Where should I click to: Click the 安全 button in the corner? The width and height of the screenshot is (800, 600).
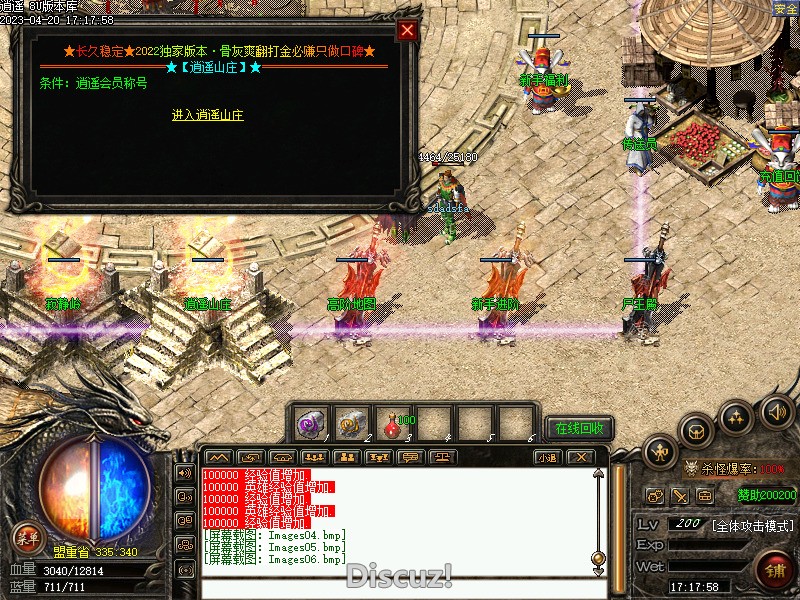click(786, 8)
